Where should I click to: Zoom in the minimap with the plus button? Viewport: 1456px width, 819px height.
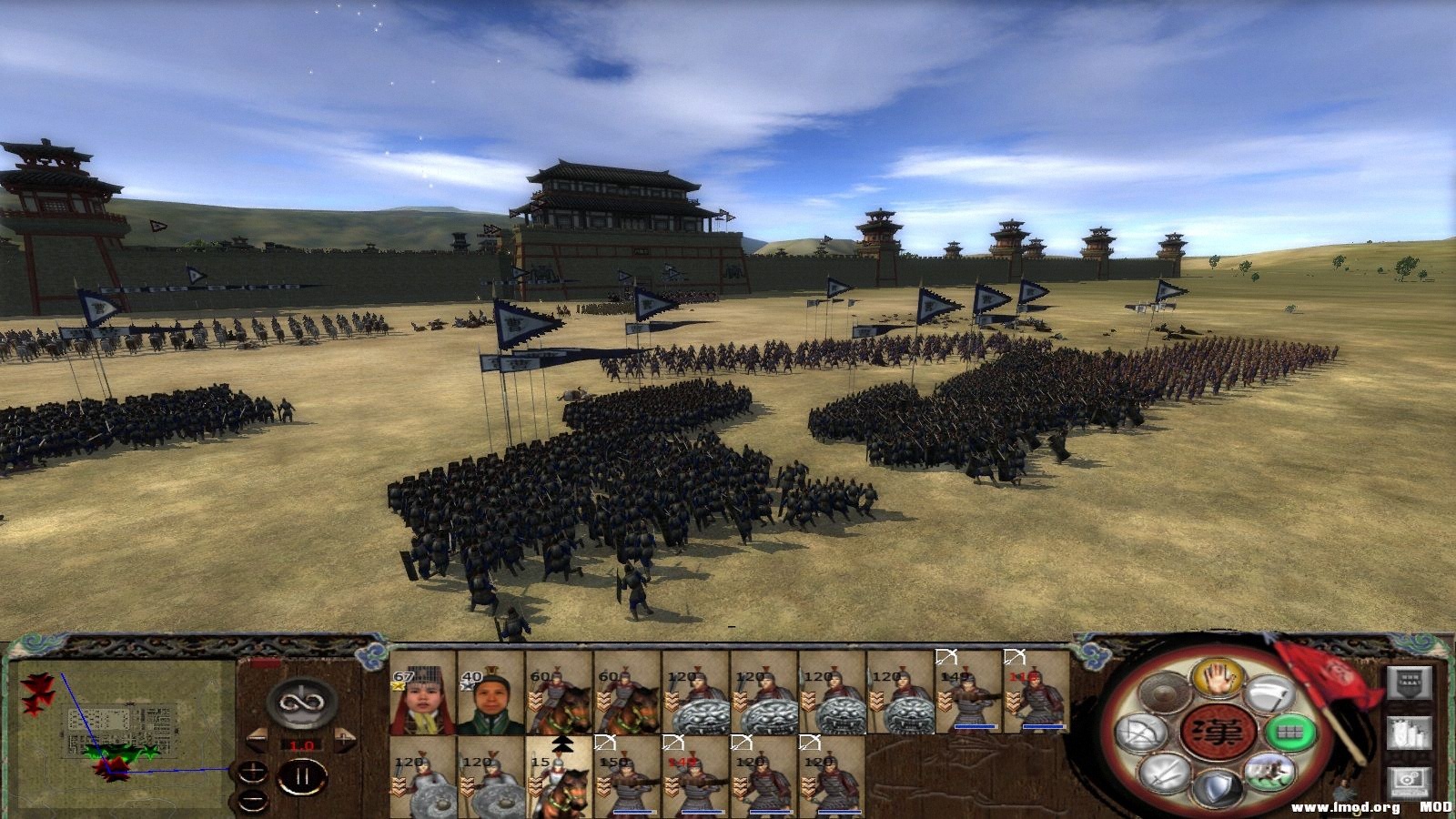coord(252,770)
